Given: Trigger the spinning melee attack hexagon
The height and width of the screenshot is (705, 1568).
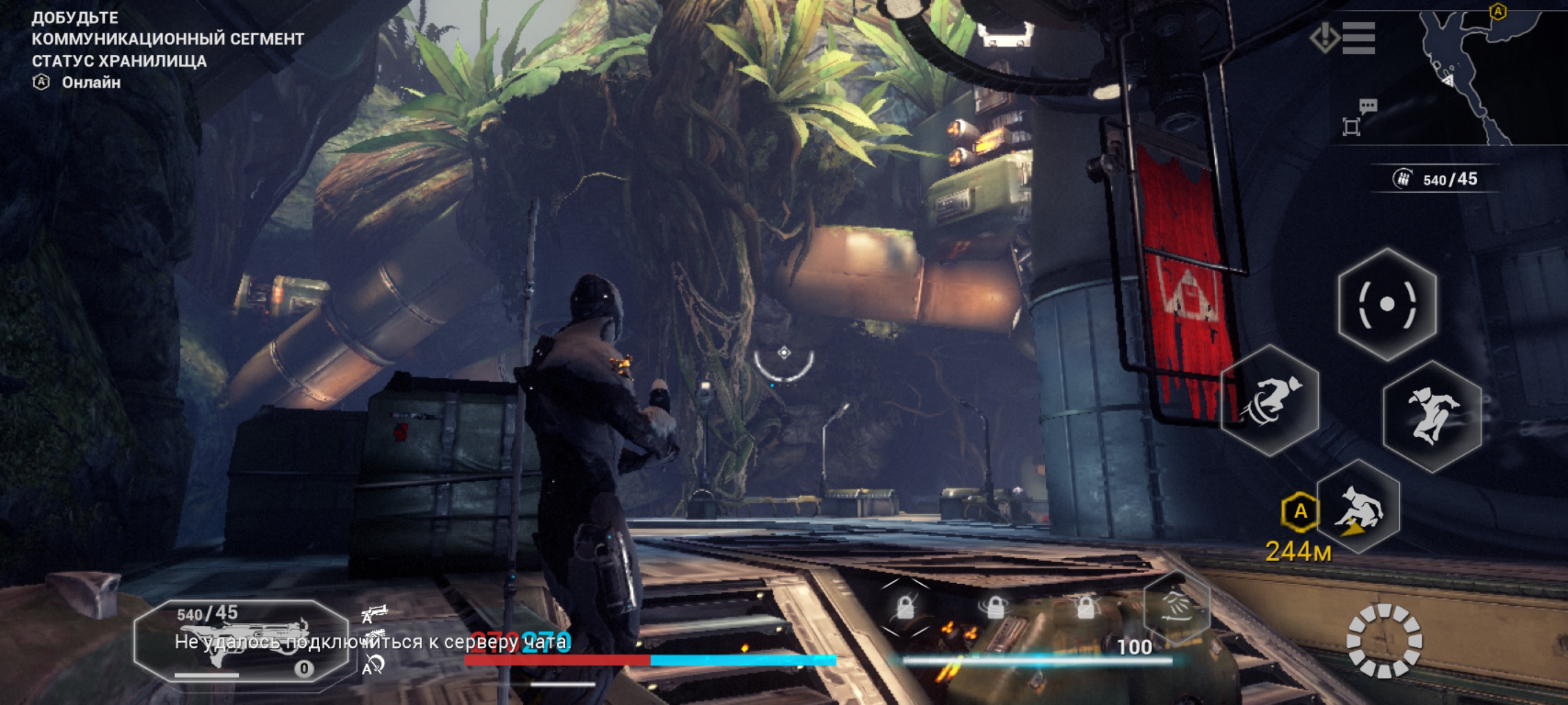Looking at the screenshot, I should 1270,400.
